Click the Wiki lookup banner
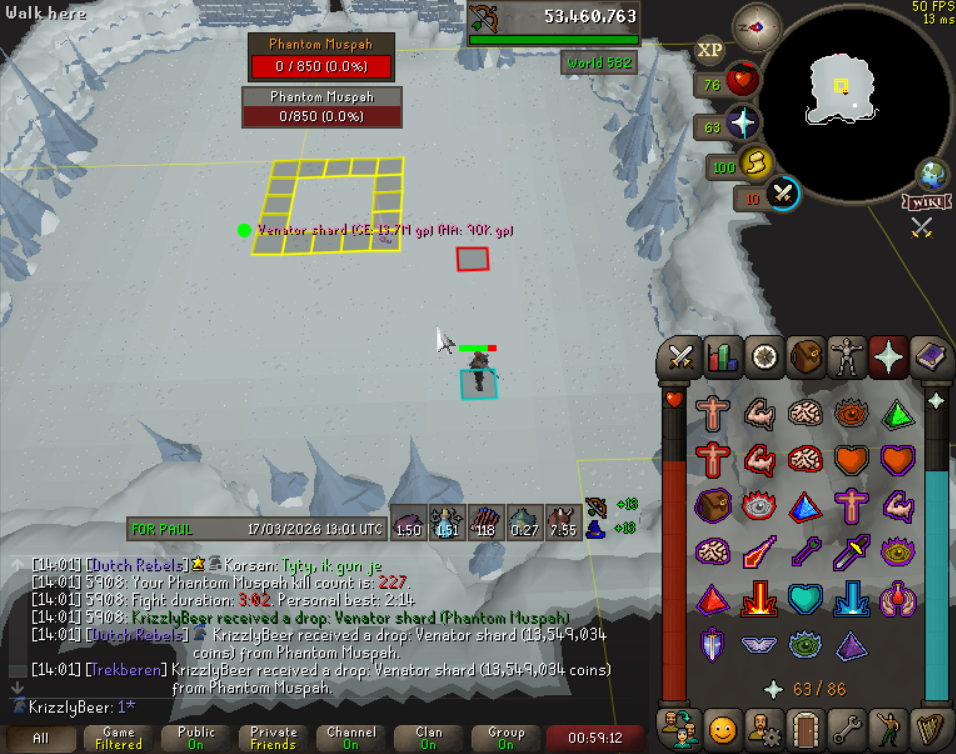This screenshot has height=754, width=956. [925, 202]
